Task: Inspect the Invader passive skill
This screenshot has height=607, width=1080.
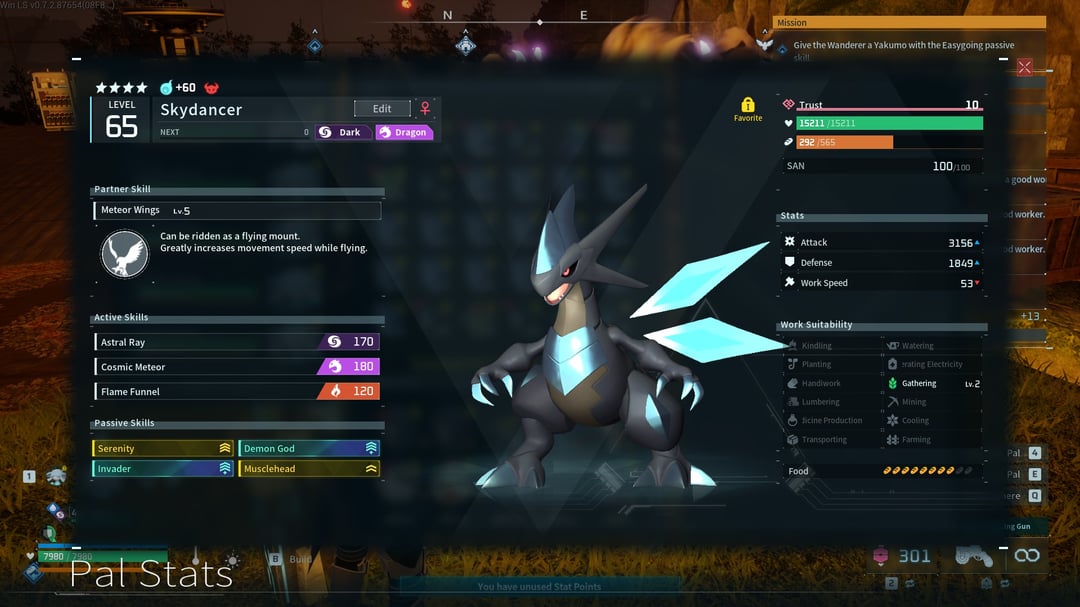Action: [163, 469]
